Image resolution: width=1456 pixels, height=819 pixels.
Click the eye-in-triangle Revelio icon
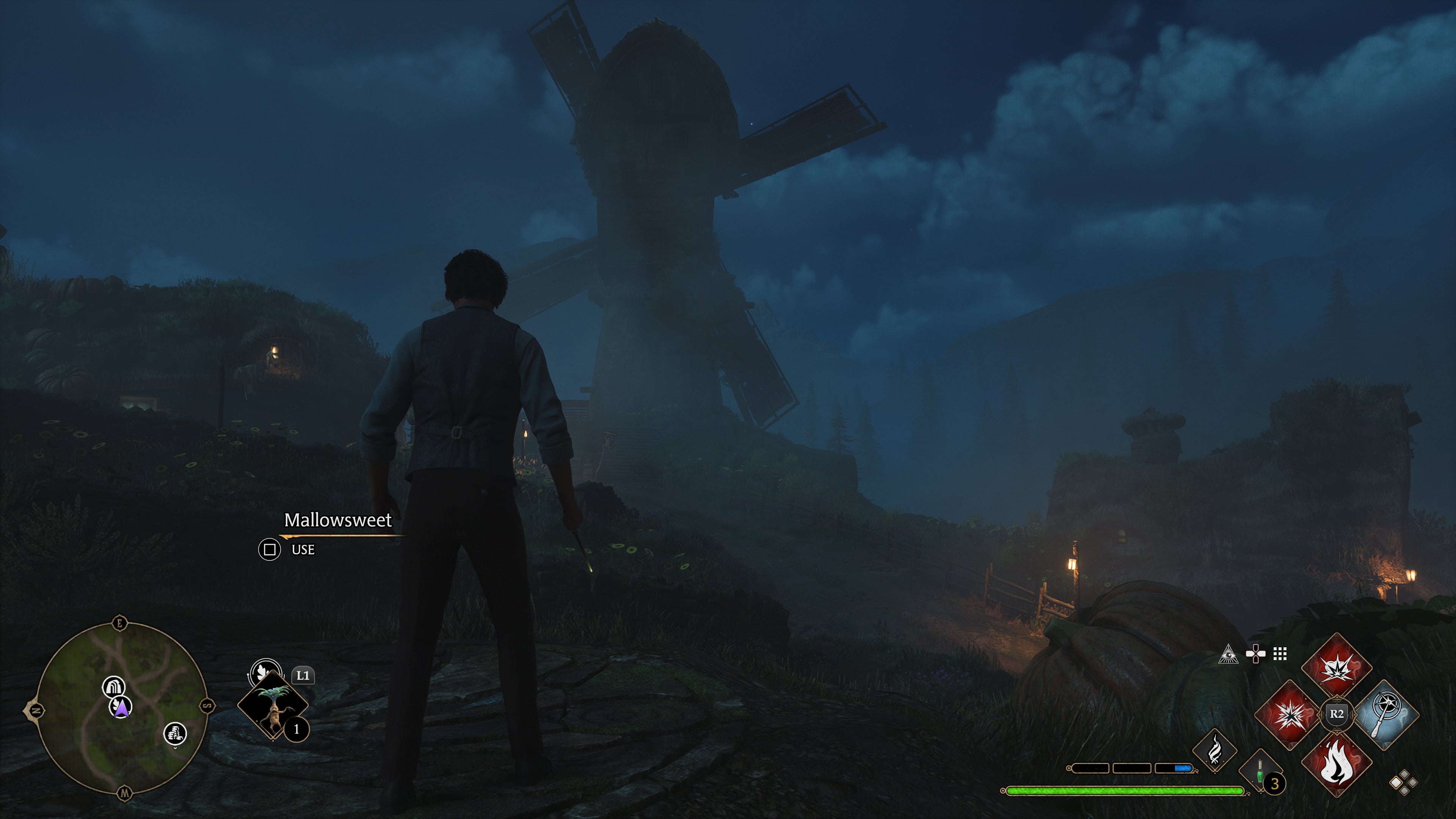coord(1228,654)
